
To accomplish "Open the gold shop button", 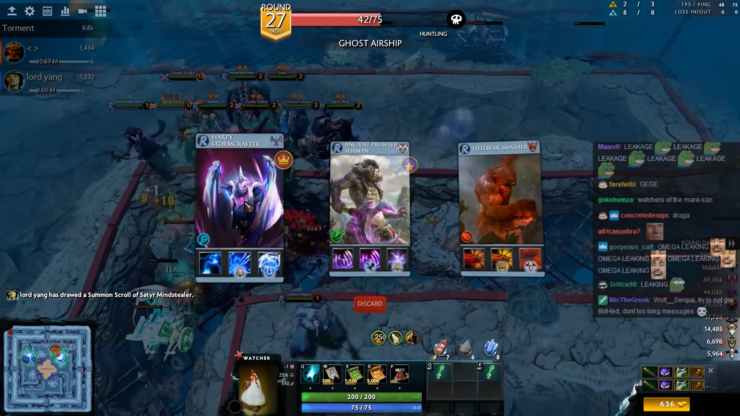I will [666, 405].
